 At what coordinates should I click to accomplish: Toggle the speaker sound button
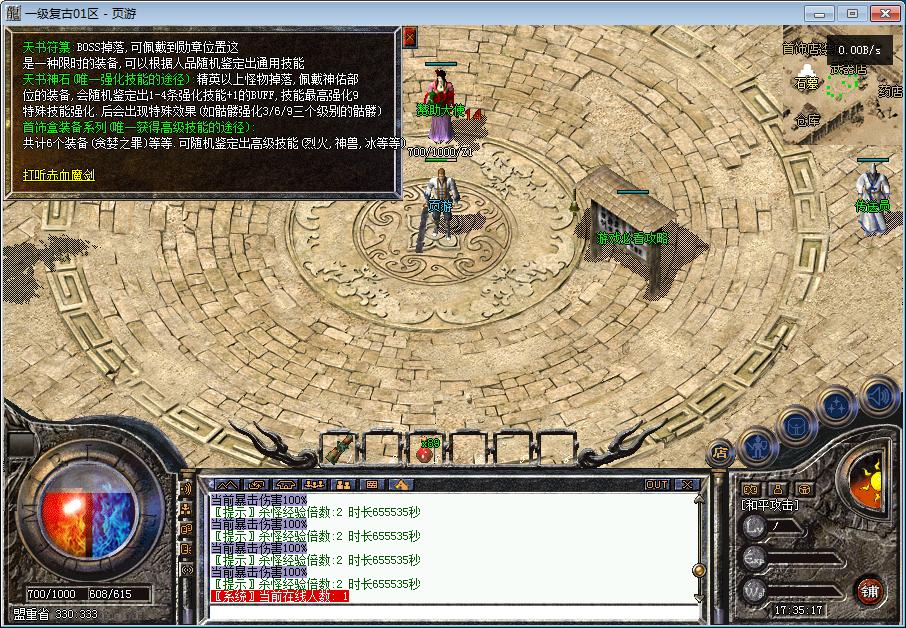coord(878,397)
